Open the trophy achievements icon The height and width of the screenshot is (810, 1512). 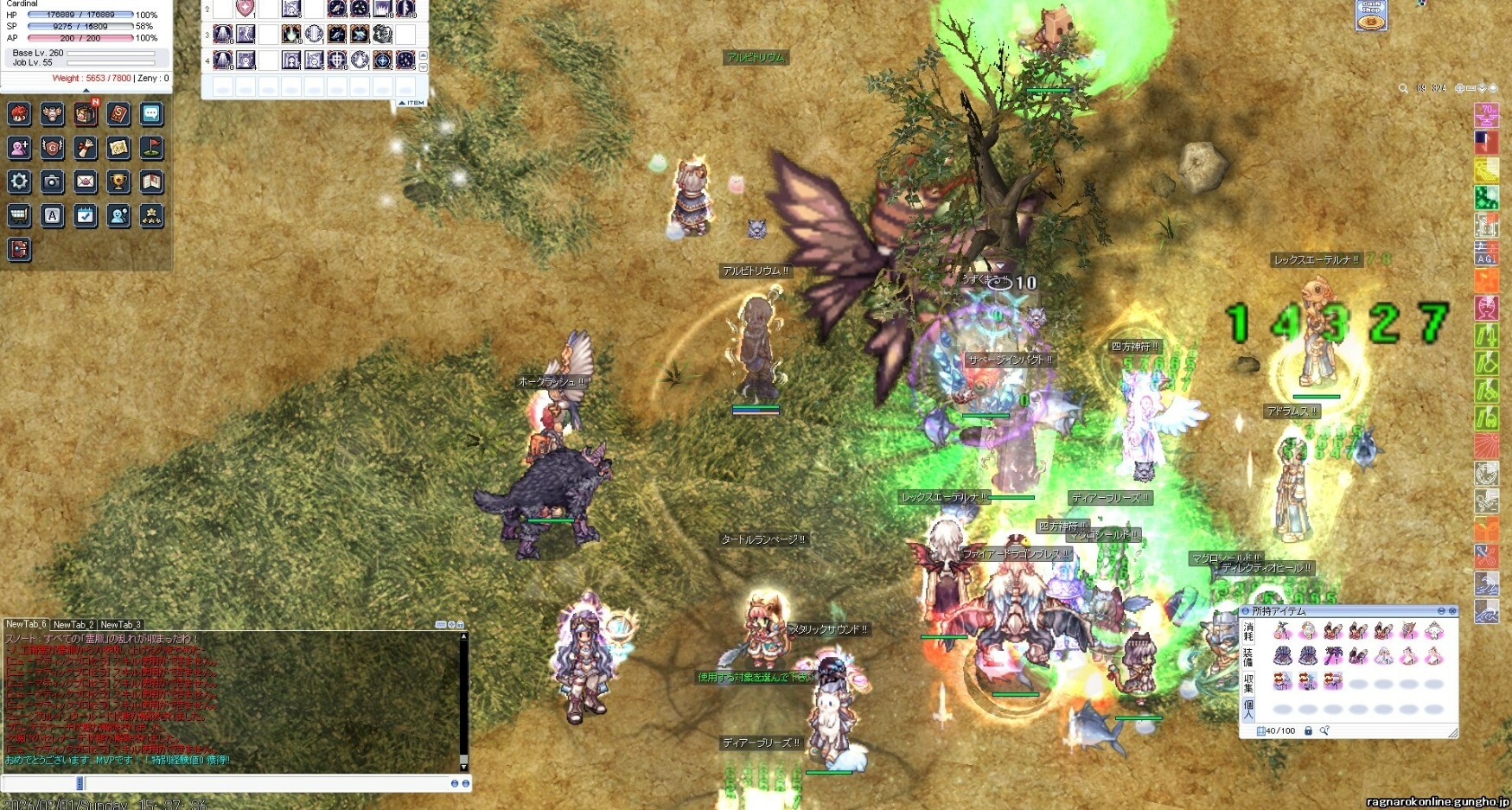click(118, 182)
